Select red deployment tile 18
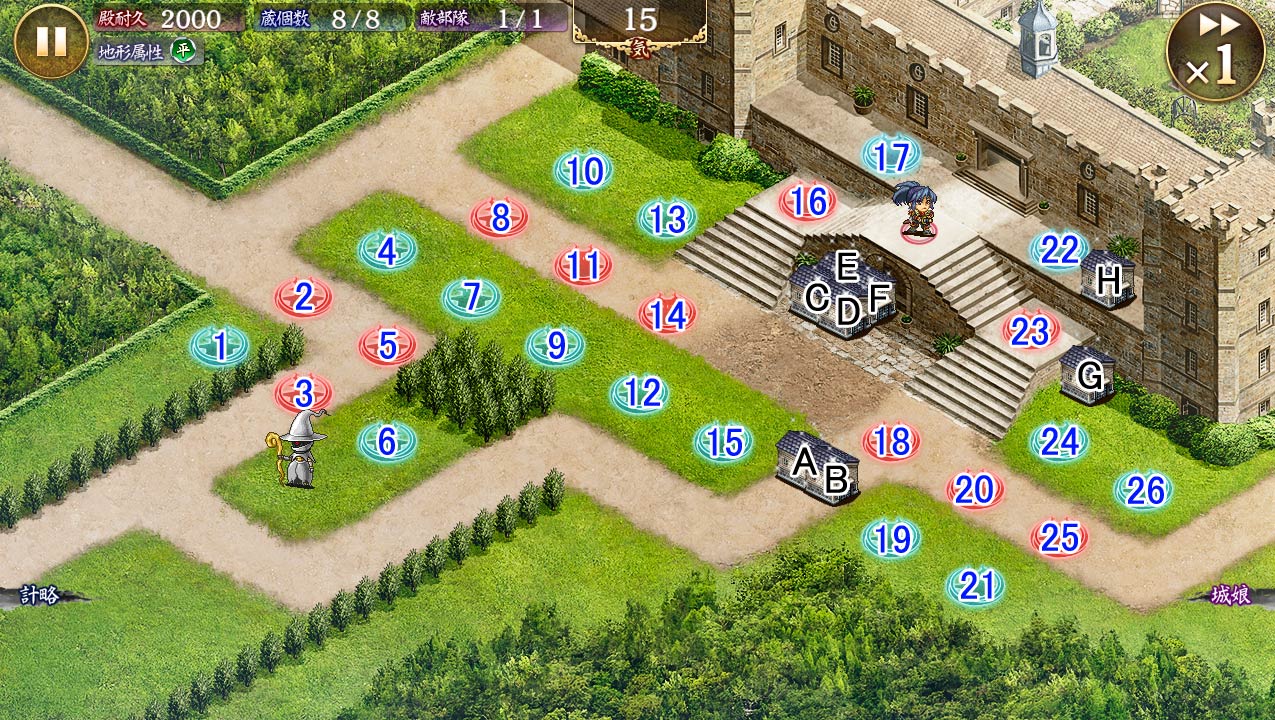Viewport: 1275px width, 720px height. (891, 441)
